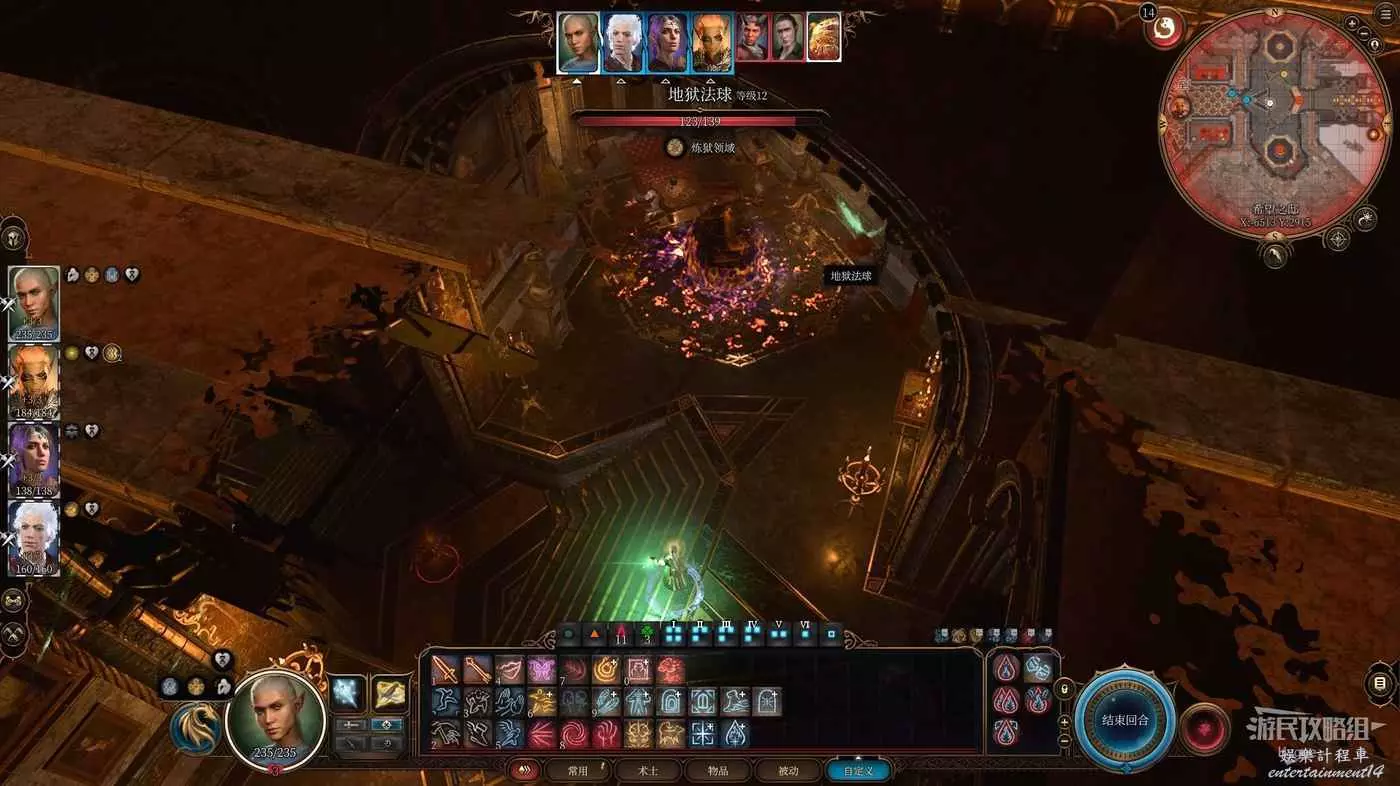Use the sword main-hand attack hotbar icon
1400x786 pixels.
tap(445, 670)
